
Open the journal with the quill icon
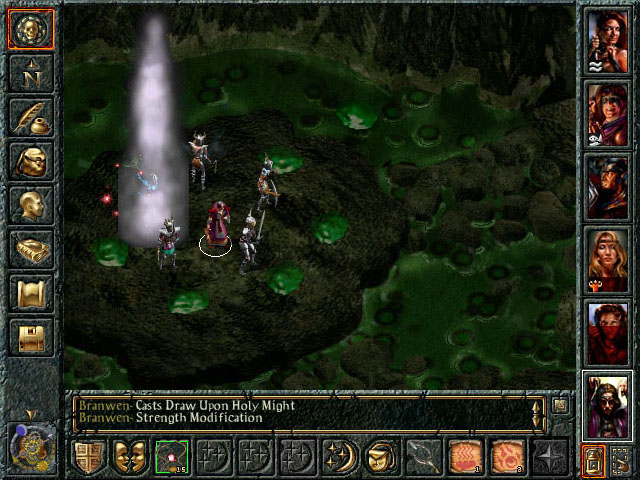click(31, 117)
